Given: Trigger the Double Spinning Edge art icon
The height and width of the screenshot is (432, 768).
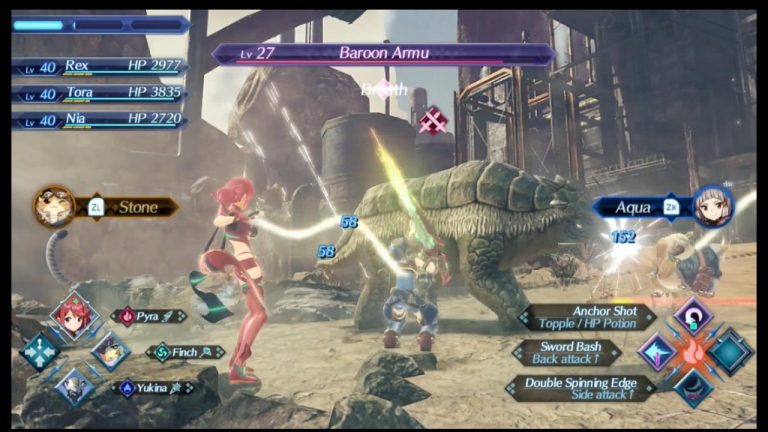Looking at the screenshot, I should click(692, 387).
